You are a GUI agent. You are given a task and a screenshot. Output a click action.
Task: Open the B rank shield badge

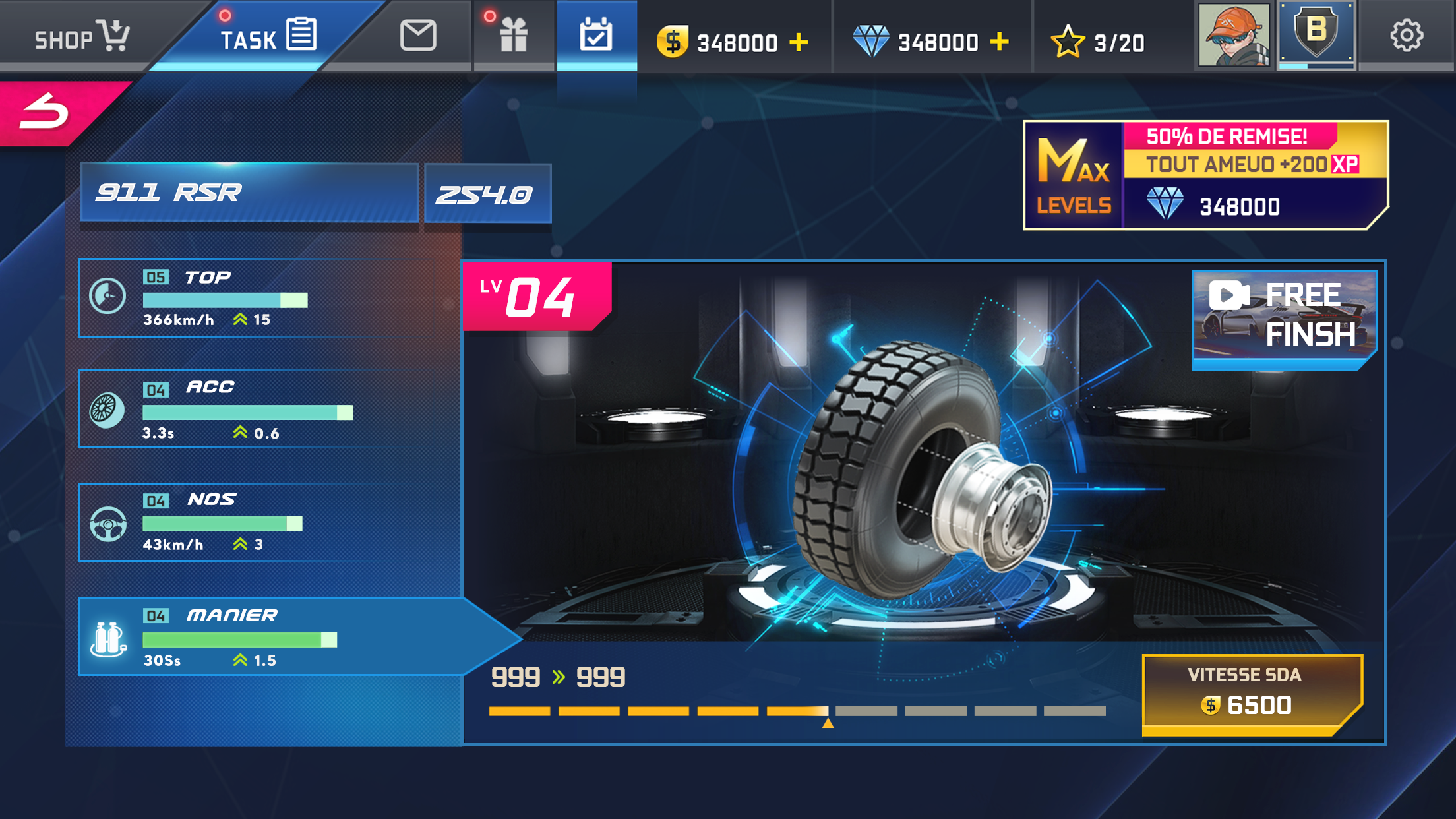(x=1316, y=34)
